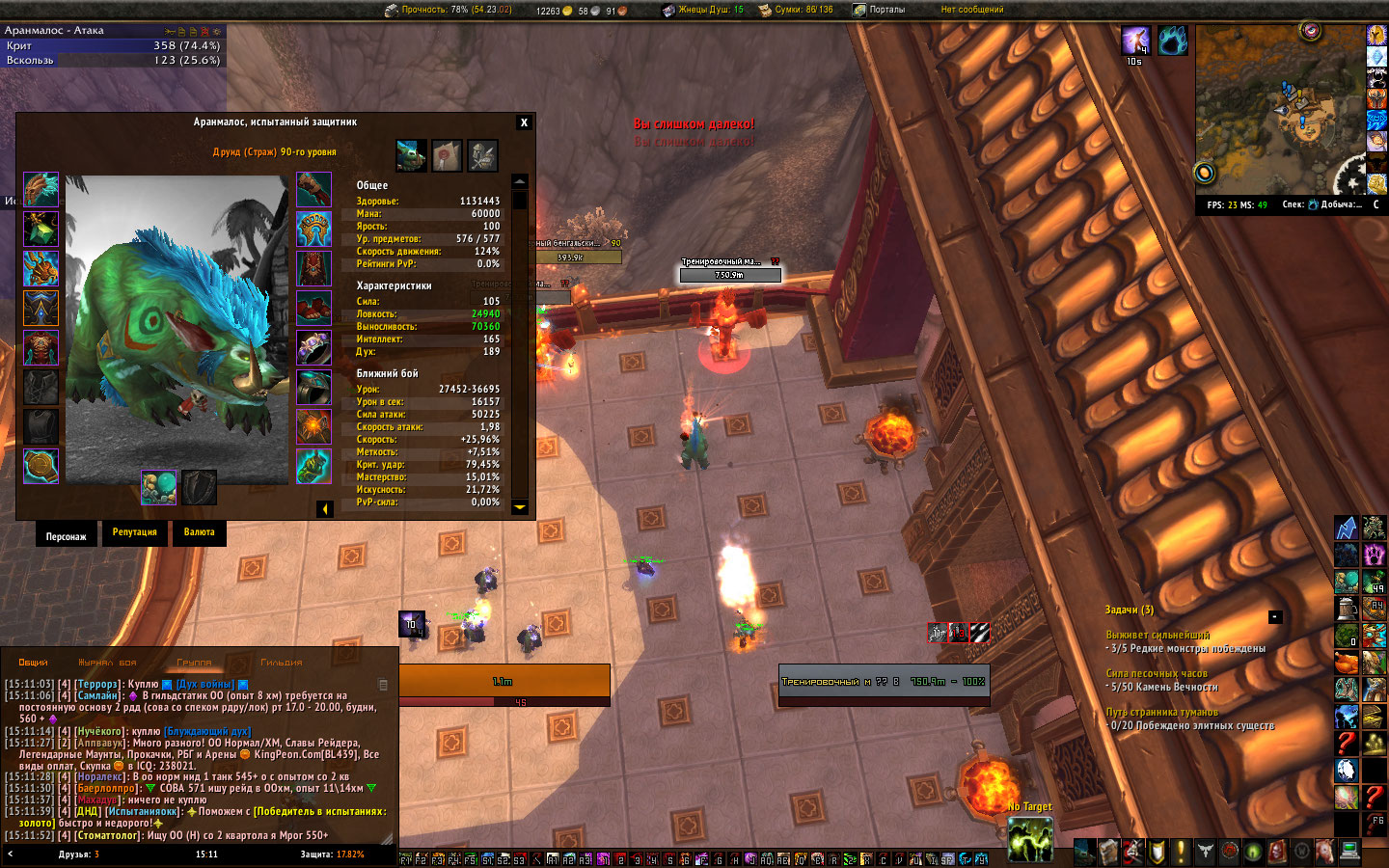1389x868 pixels.
Task: Switch to the Гильдия chat tab
Action: (x=281, y=663)
